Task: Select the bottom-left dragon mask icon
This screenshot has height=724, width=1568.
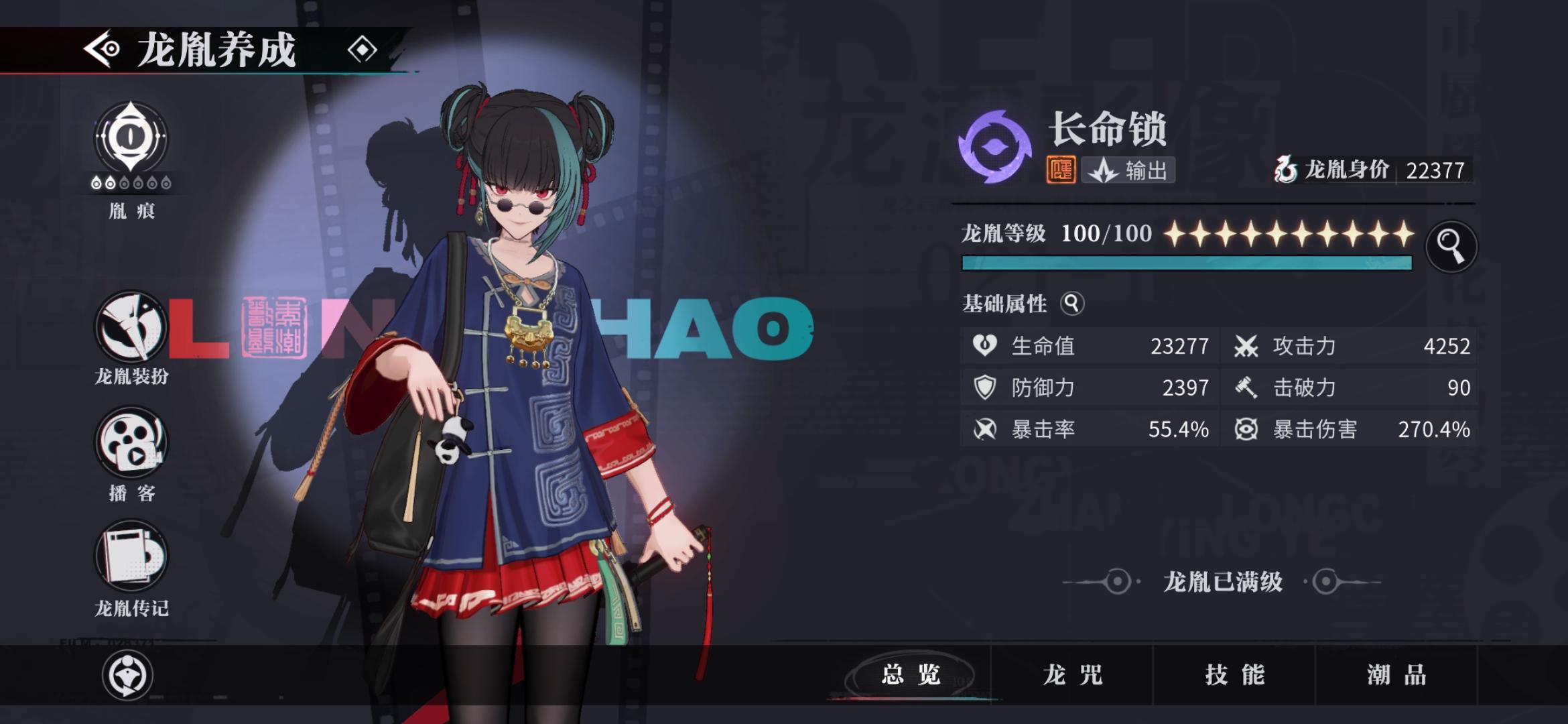Action: click(x=129, y=676)
